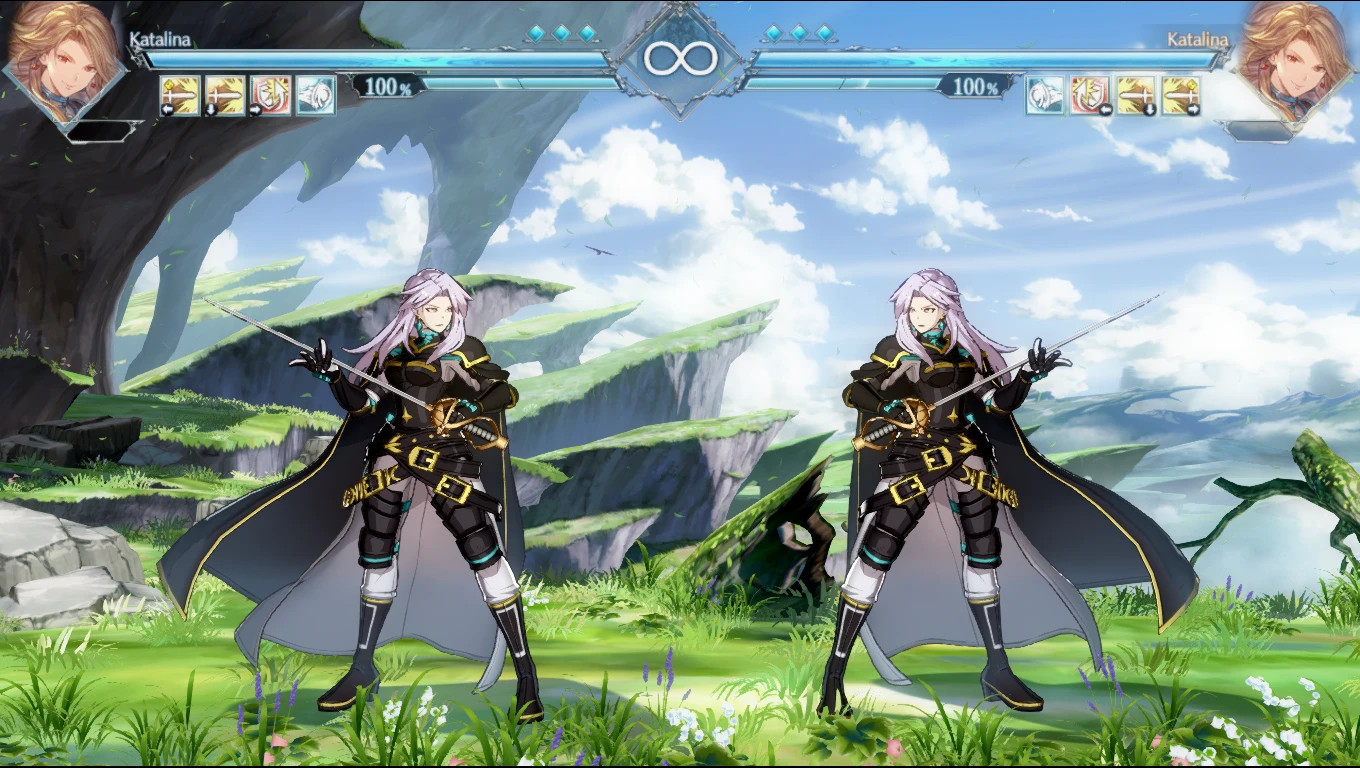The image size is (1360, 768).
Task: Select Player 1's first sword skill icon
Action: [179, 95]
